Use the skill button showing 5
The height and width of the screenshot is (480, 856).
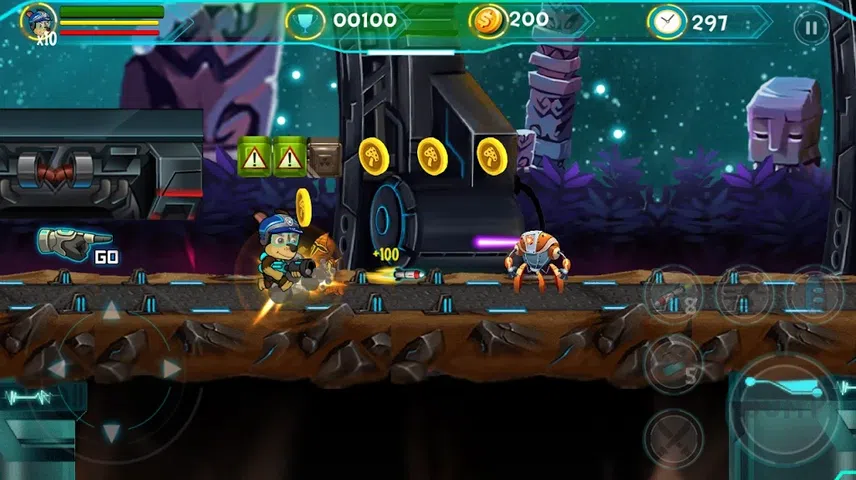pyautogui.click(x=672, y=362)
